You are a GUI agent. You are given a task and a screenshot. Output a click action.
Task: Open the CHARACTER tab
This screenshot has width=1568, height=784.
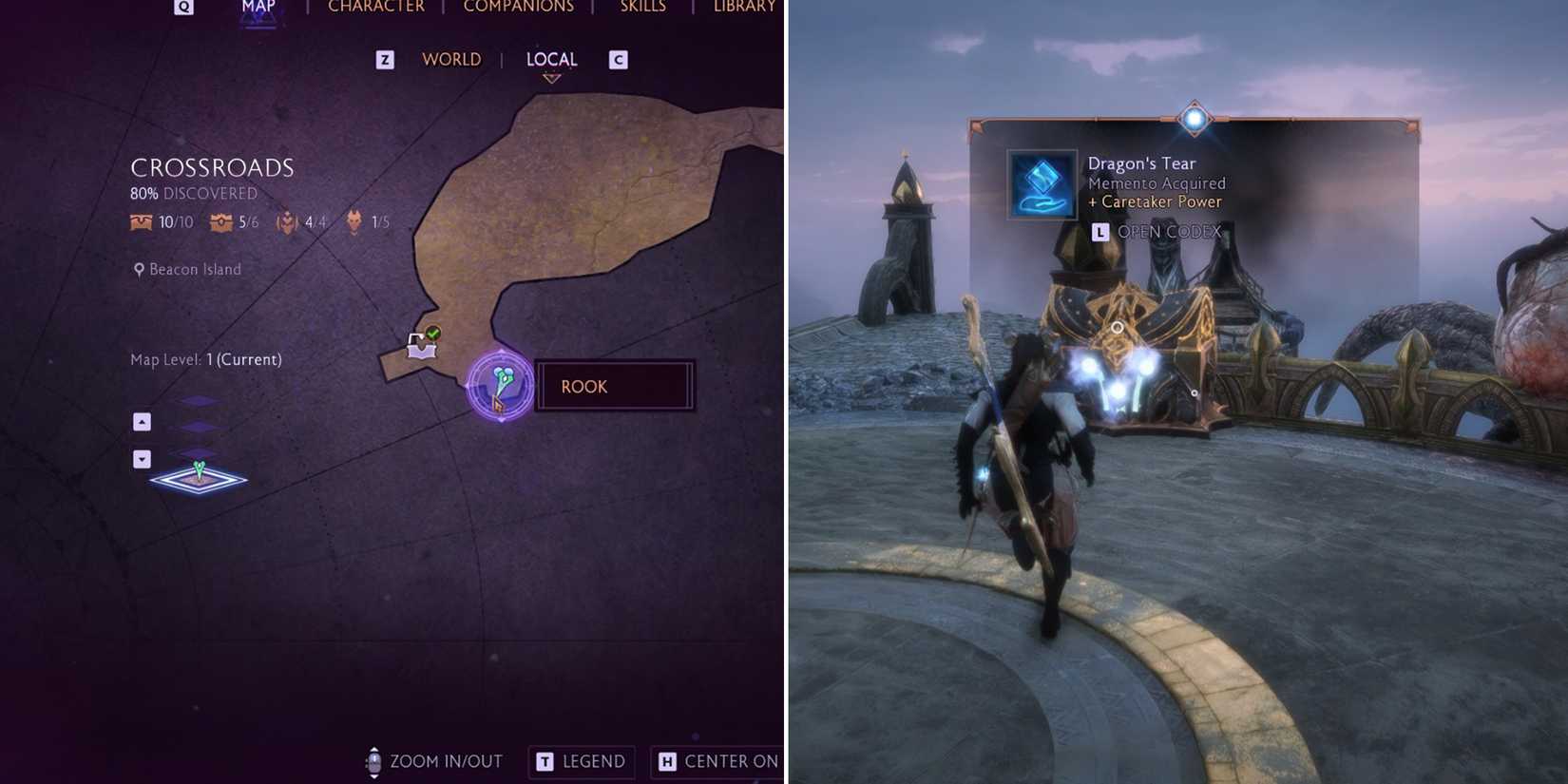click(x=376, y=7)
